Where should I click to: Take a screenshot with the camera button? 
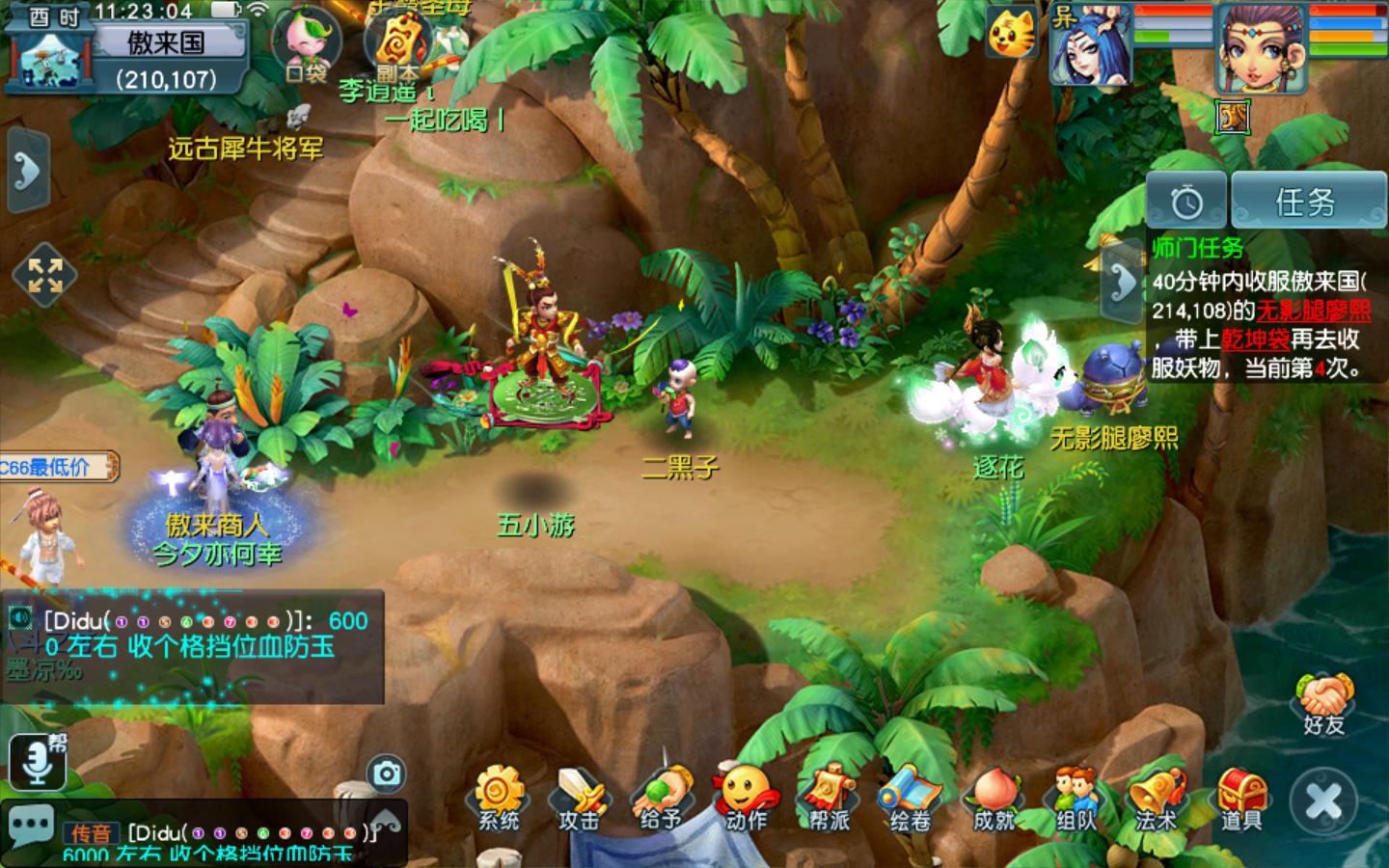point(386,773)
